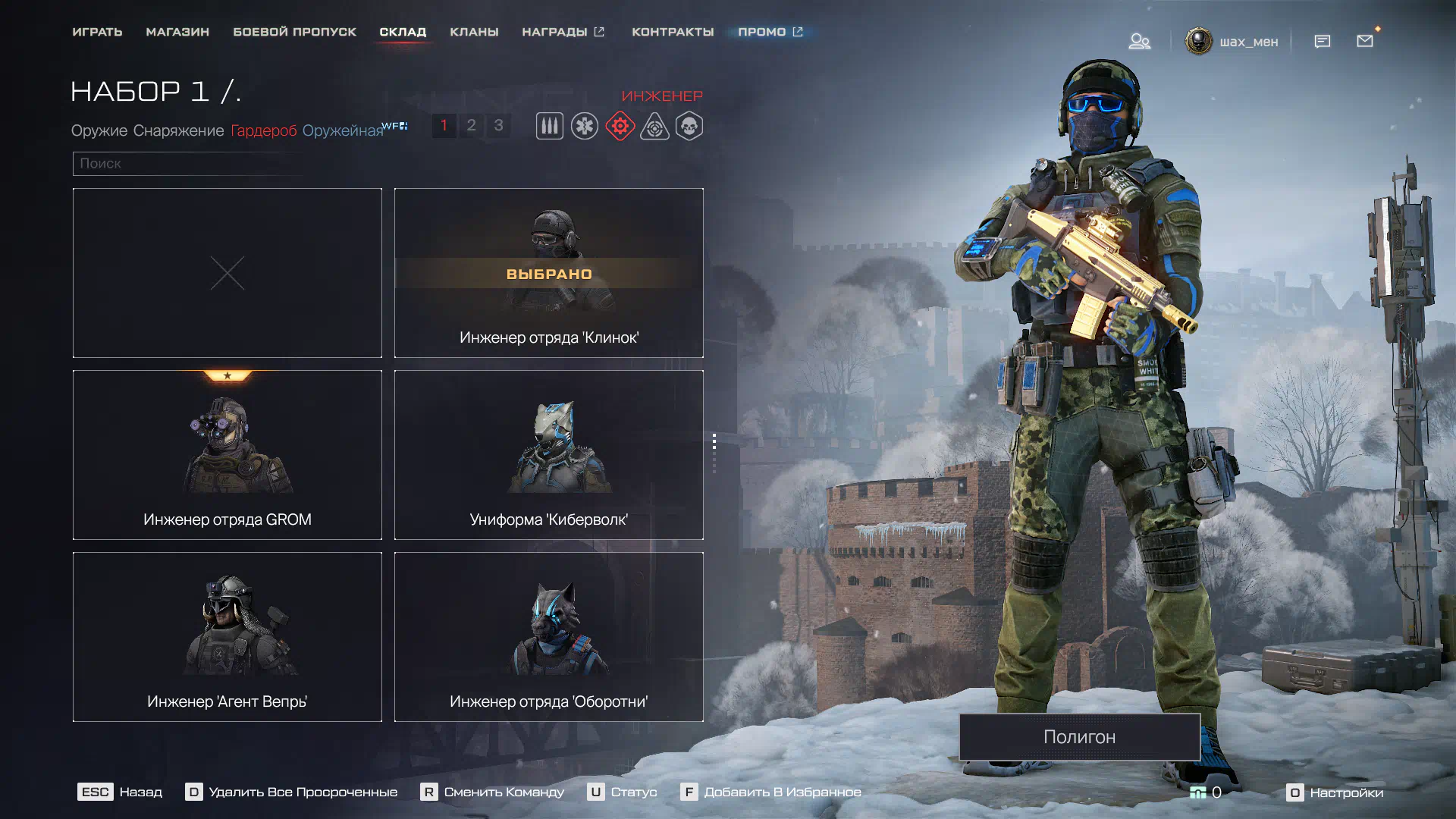This screenshot has width=1456, height=819.
Task: Select the Инженер отряда GROM skin
Action: [x=227, y=455]
